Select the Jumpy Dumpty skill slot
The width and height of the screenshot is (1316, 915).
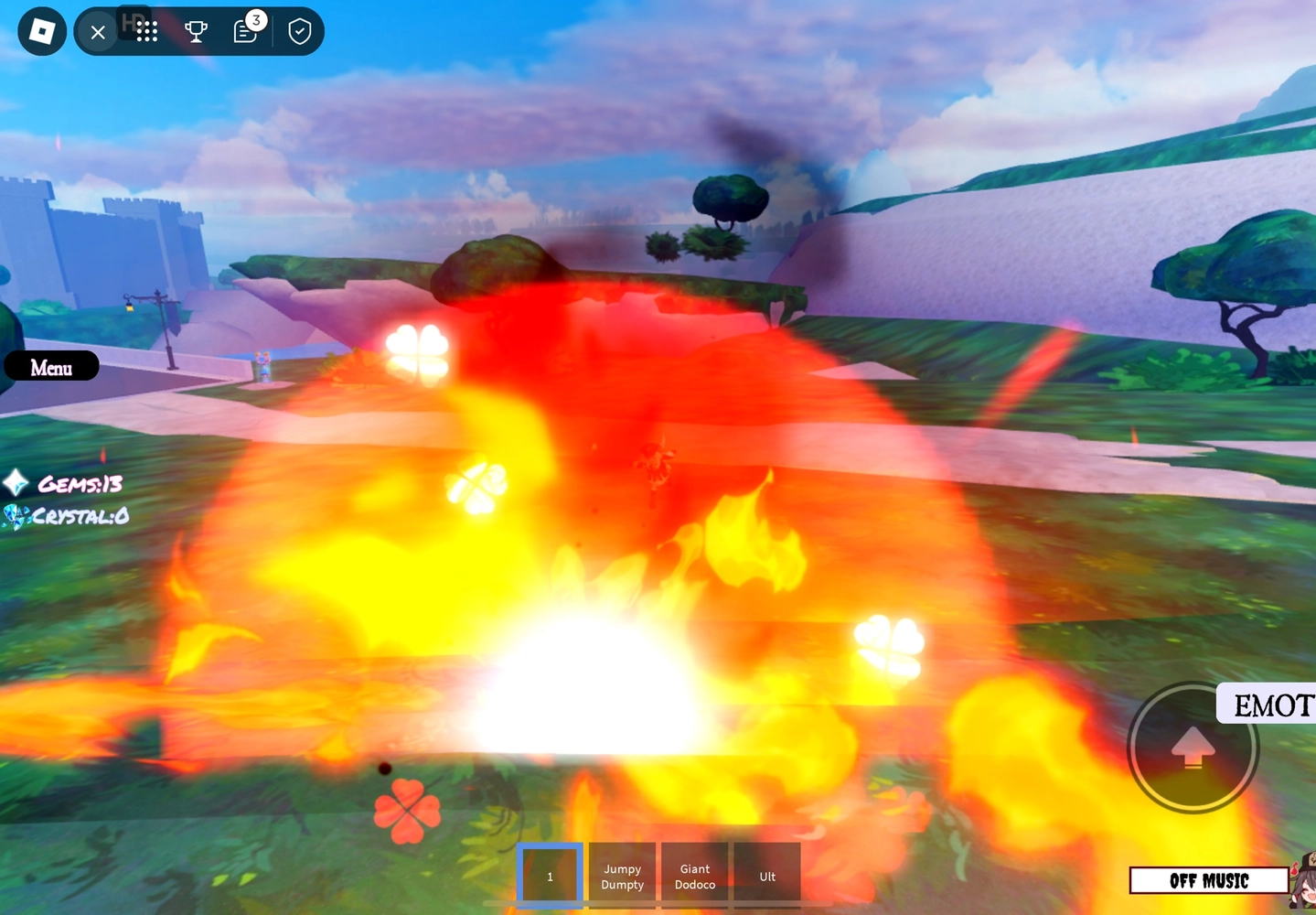click(x=621, y=876)
